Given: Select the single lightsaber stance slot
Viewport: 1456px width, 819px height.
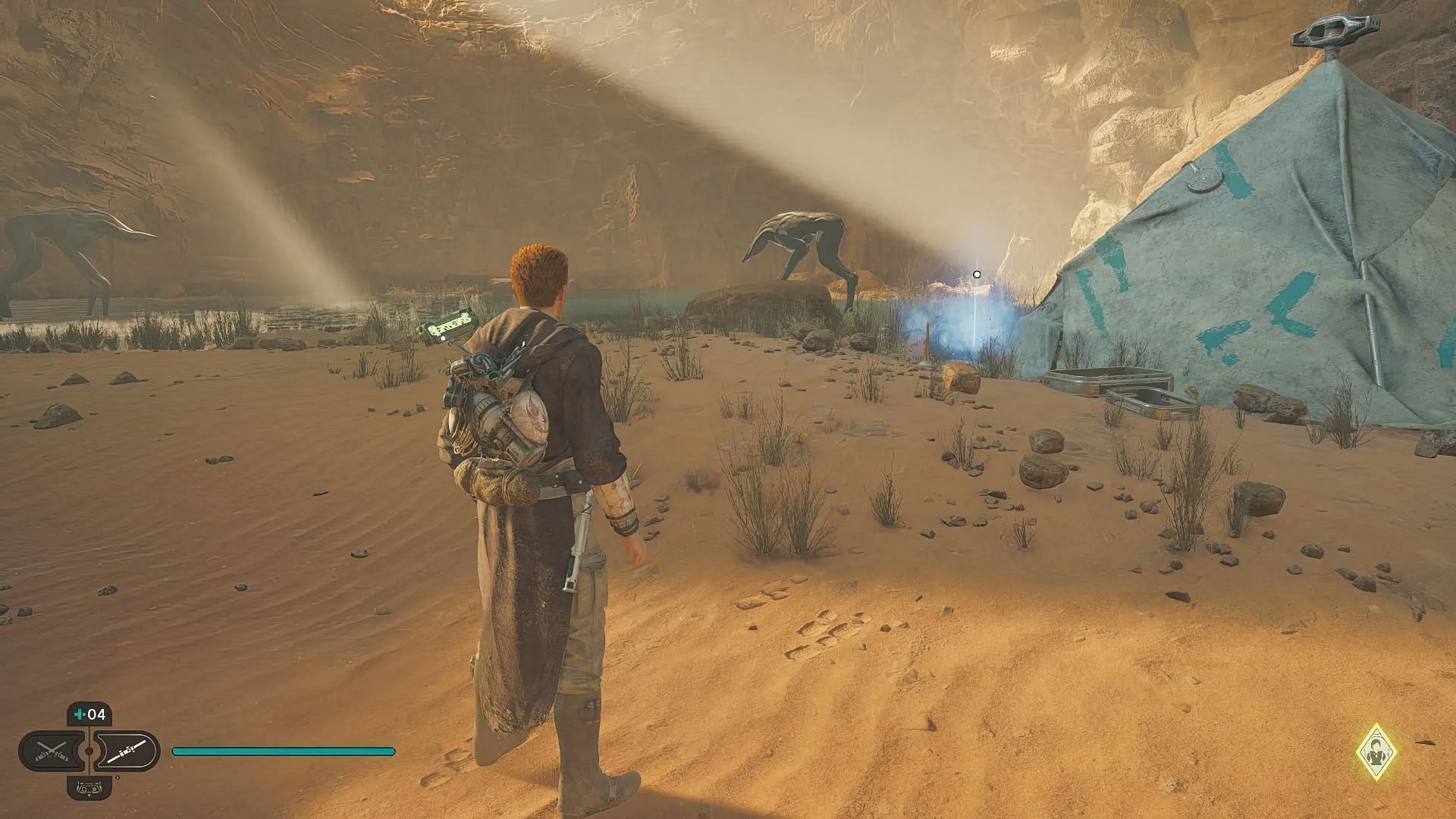Looking at the screenshot, I should coord(126,751).
